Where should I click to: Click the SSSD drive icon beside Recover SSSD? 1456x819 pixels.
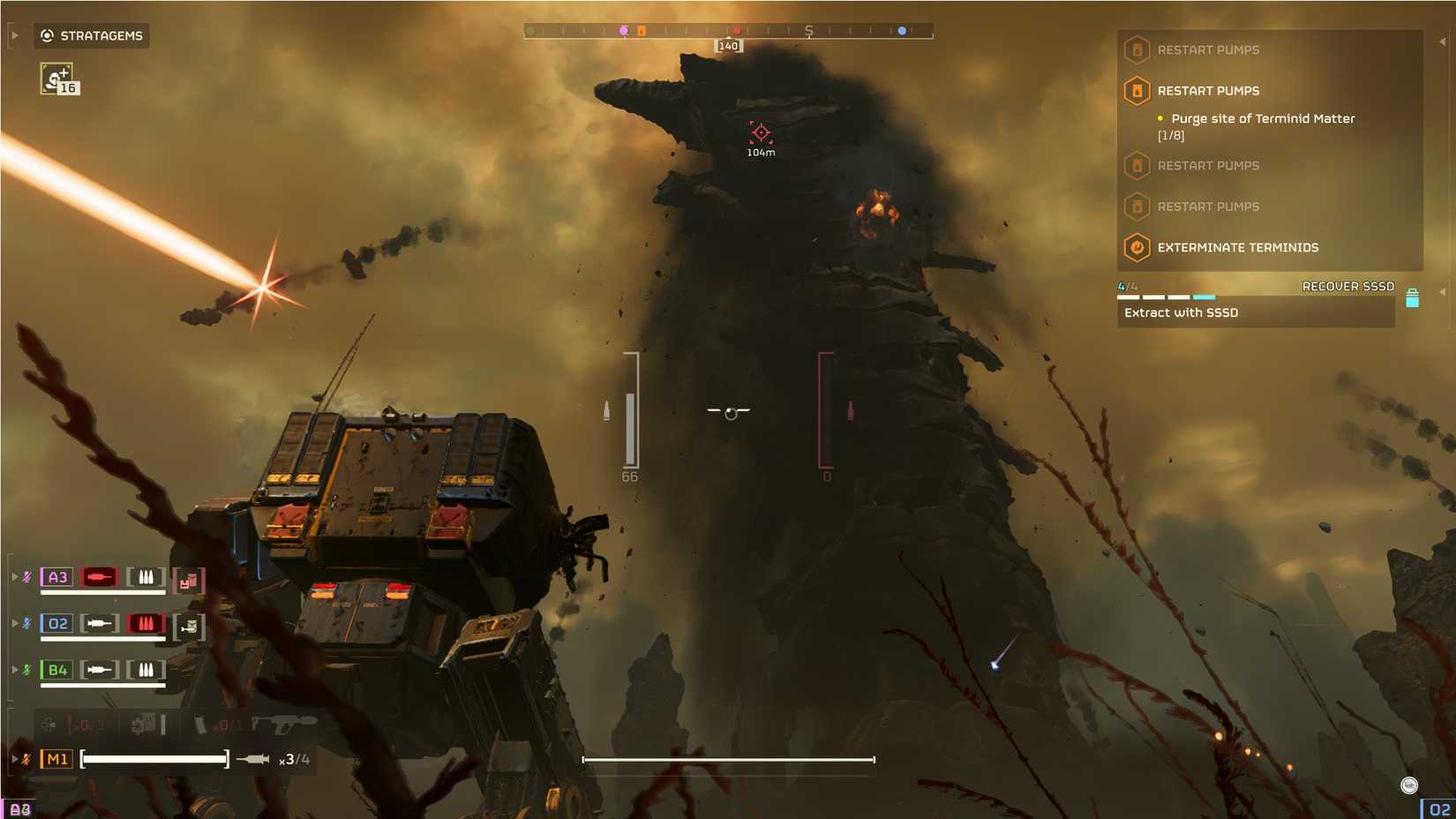(1412, 297)
